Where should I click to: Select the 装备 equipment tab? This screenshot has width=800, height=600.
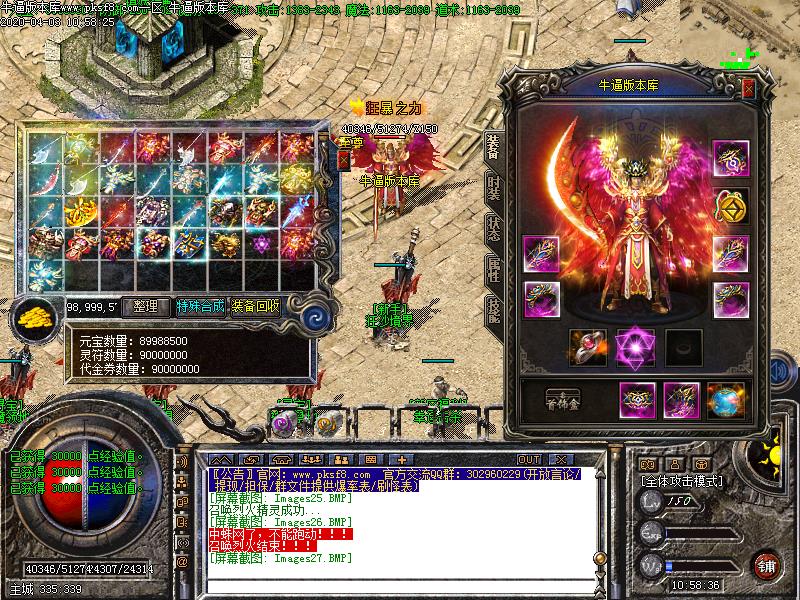pyautogui.click(x=493, y=147)
